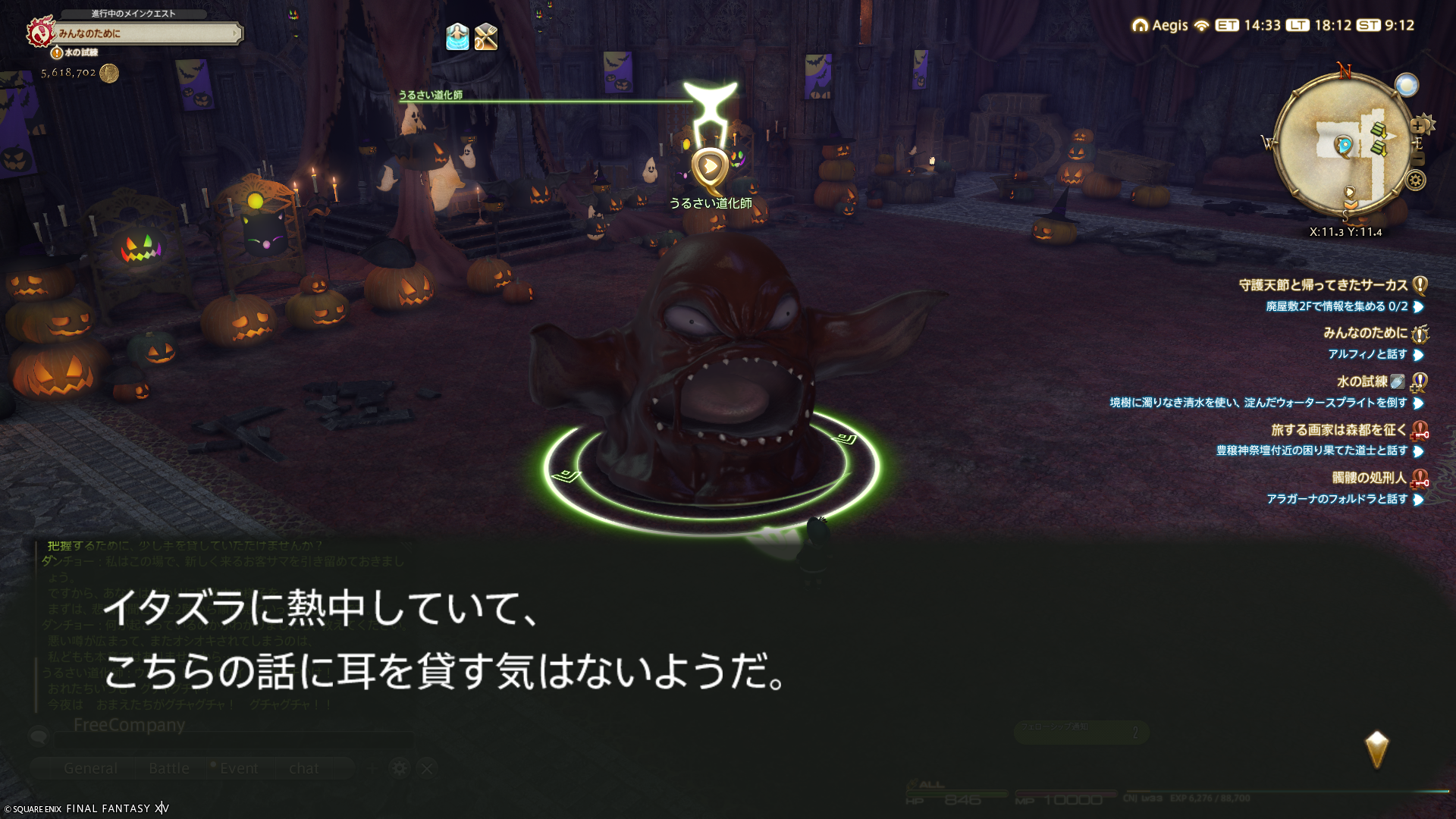
Task: Open the lowercase 'chat' log tab
Action: point(304,768)
